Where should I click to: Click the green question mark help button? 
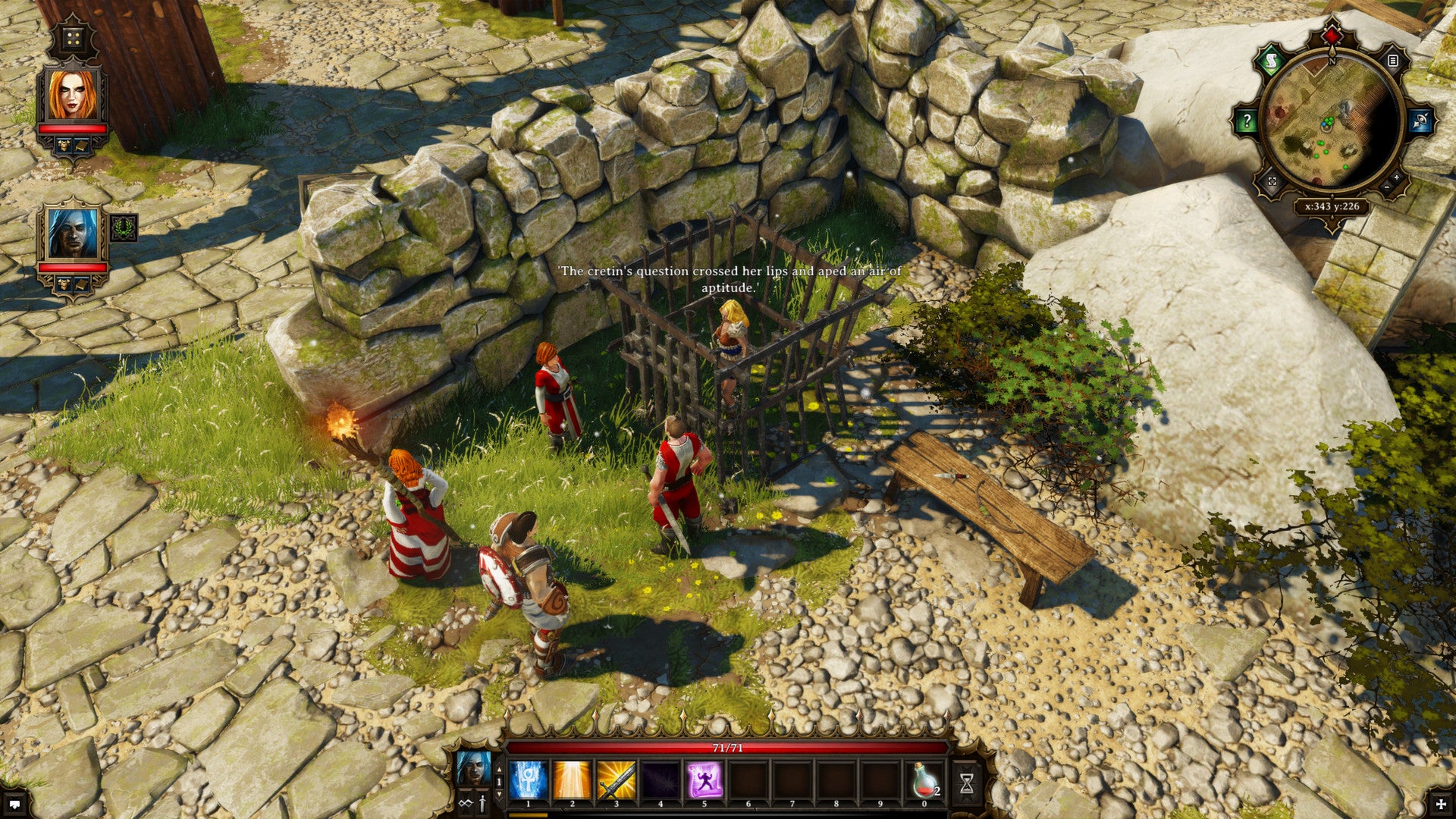(x=1247, y=121)
